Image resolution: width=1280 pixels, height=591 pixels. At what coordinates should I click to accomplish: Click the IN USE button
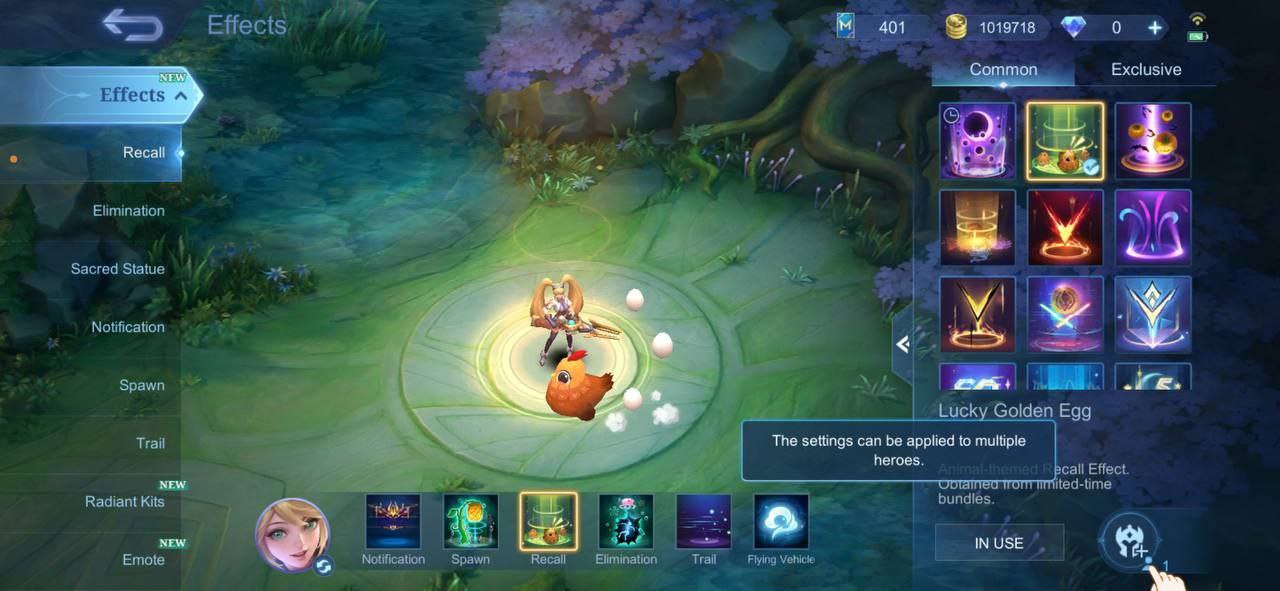[x=999, y=543]
